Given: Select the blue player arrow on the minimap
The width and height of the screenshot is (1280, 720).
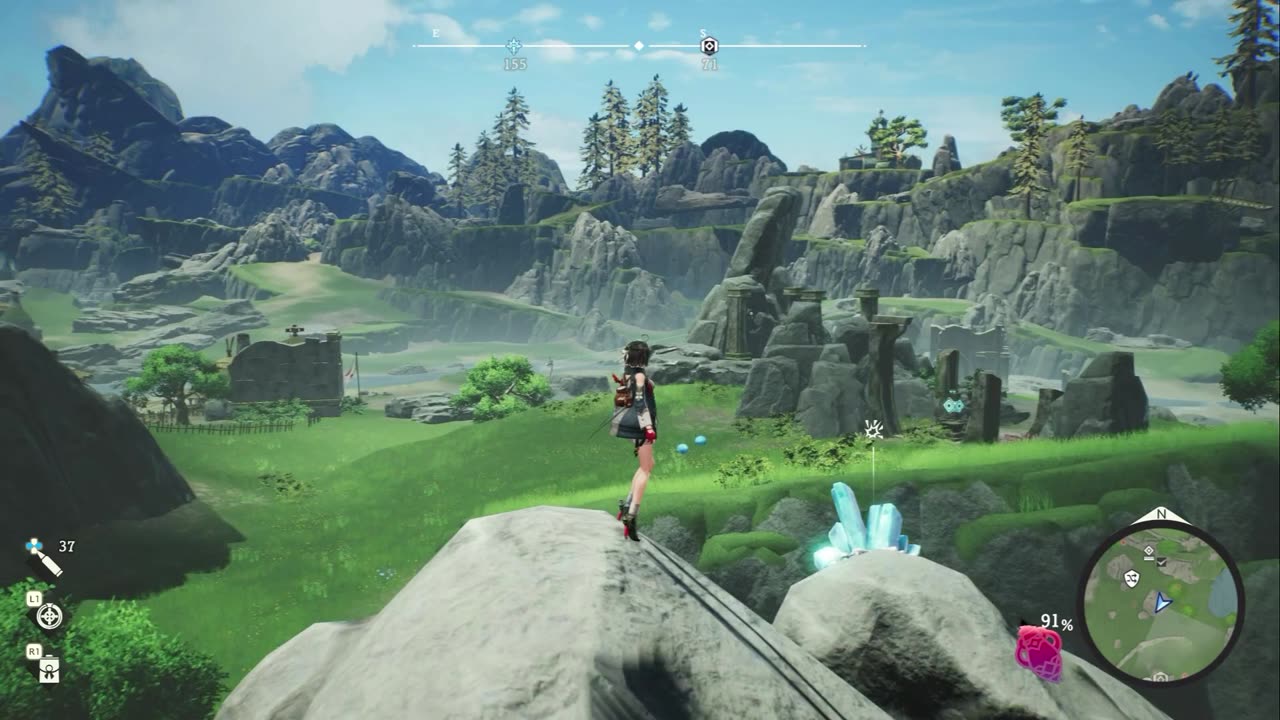Looking at the screenshot, I should click(x=1161, y=602).
